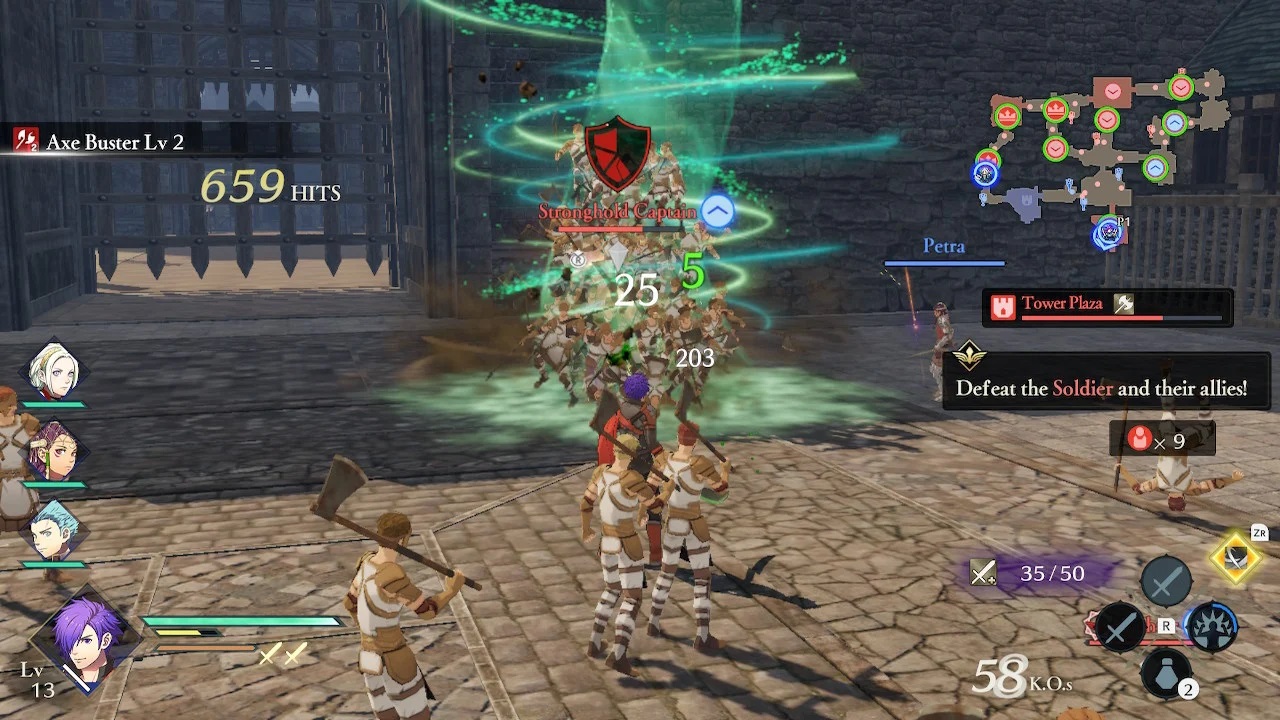Choose Caspar's blue-haired party portrait

click(54, 531)
